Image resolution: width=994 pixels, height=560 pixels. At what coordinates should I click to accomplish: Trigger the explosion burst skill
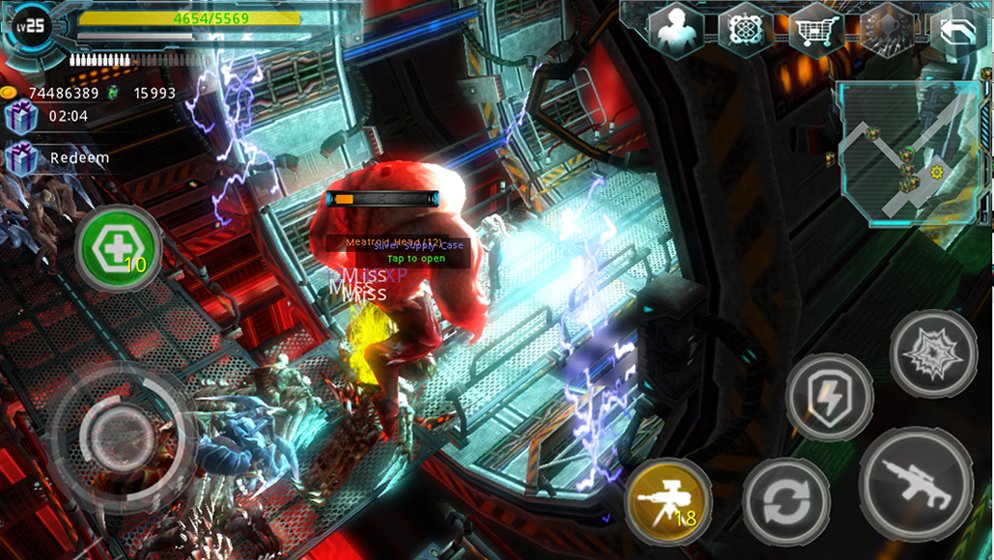(933, 353)
